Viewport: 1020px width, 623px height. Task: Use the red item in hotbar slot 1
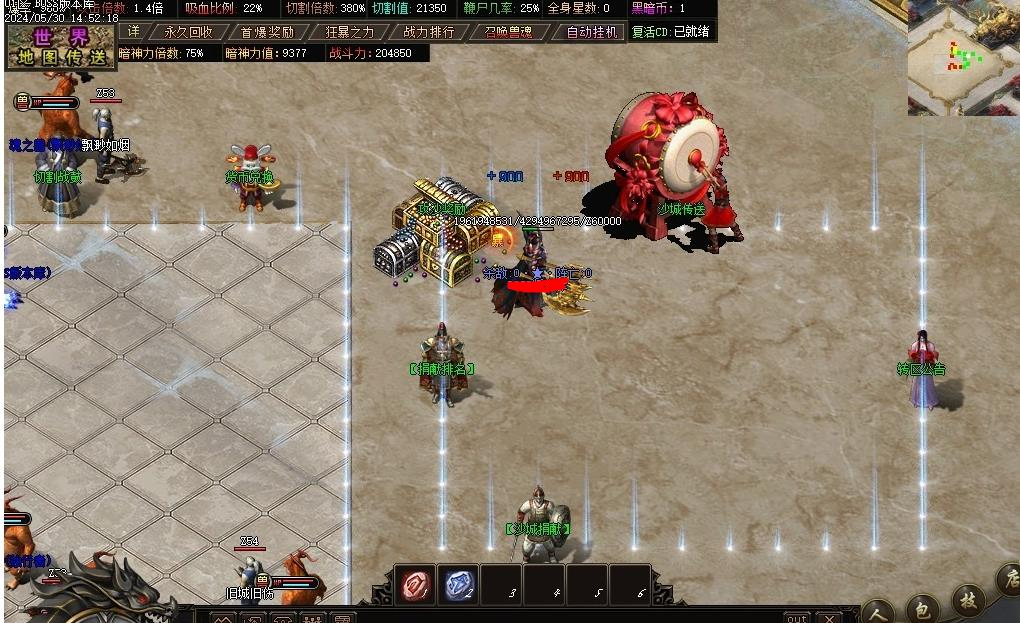[415, 586]
